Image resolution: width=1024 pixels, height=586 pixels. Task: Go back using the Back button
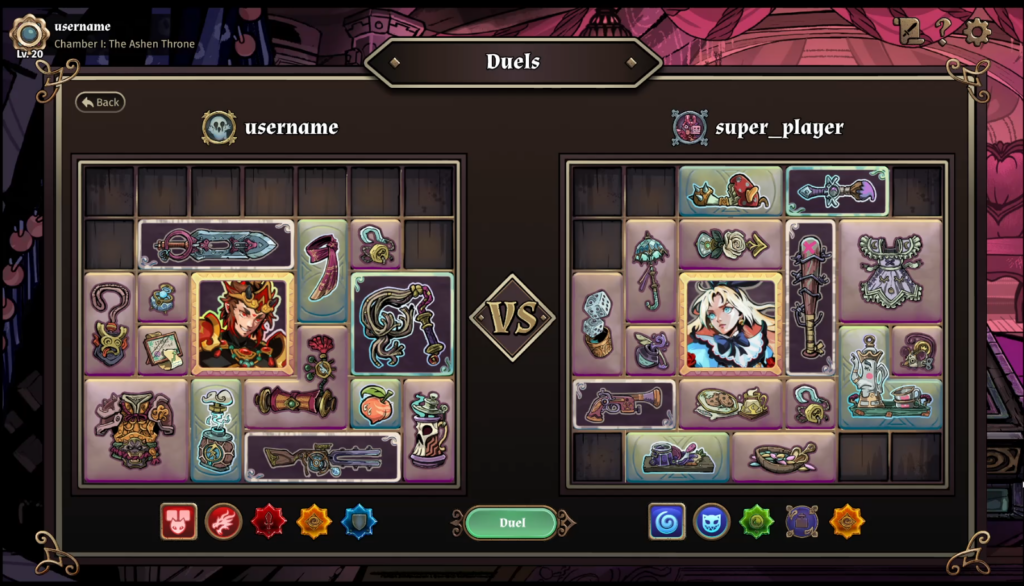point(100,102)
